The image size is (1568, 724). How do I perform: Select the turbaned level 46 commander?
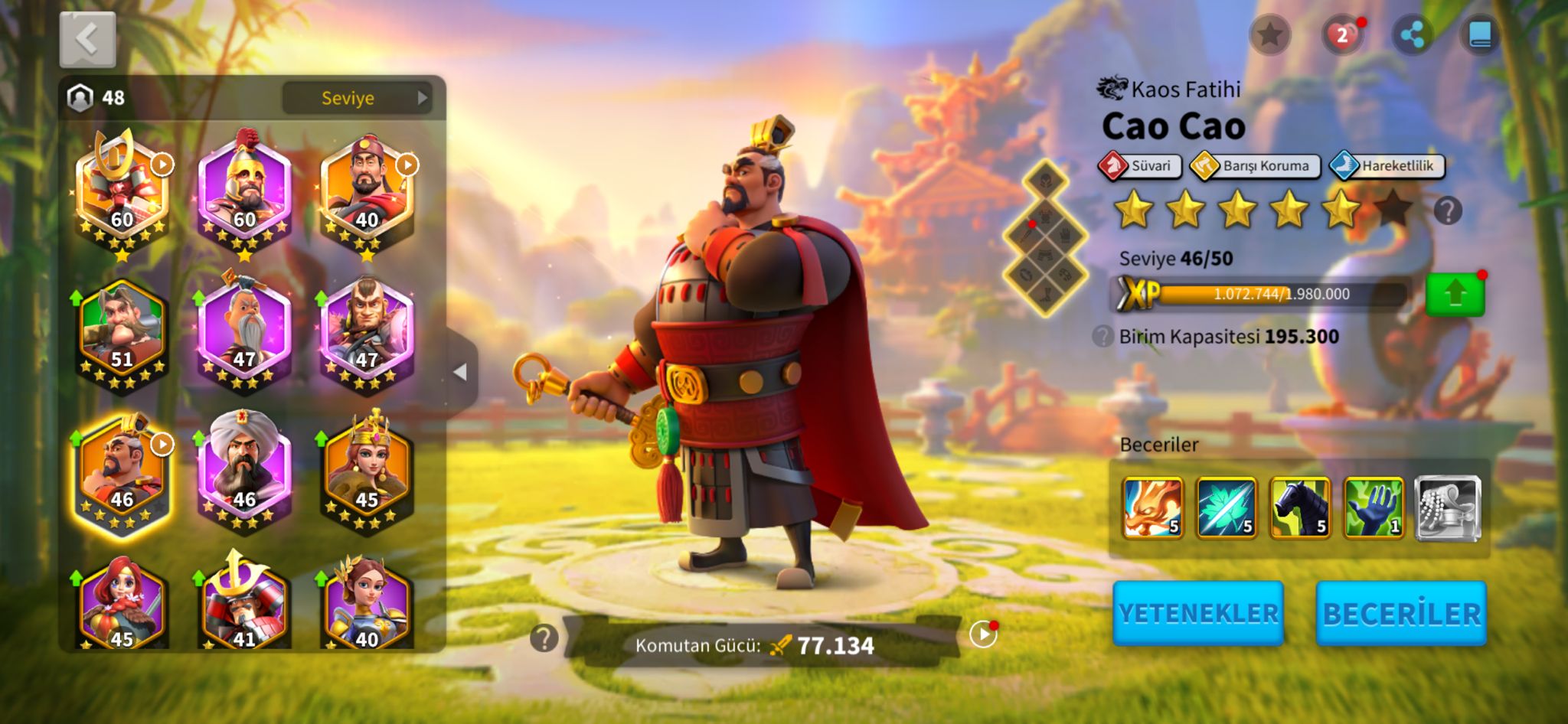(x=244, y=468)
